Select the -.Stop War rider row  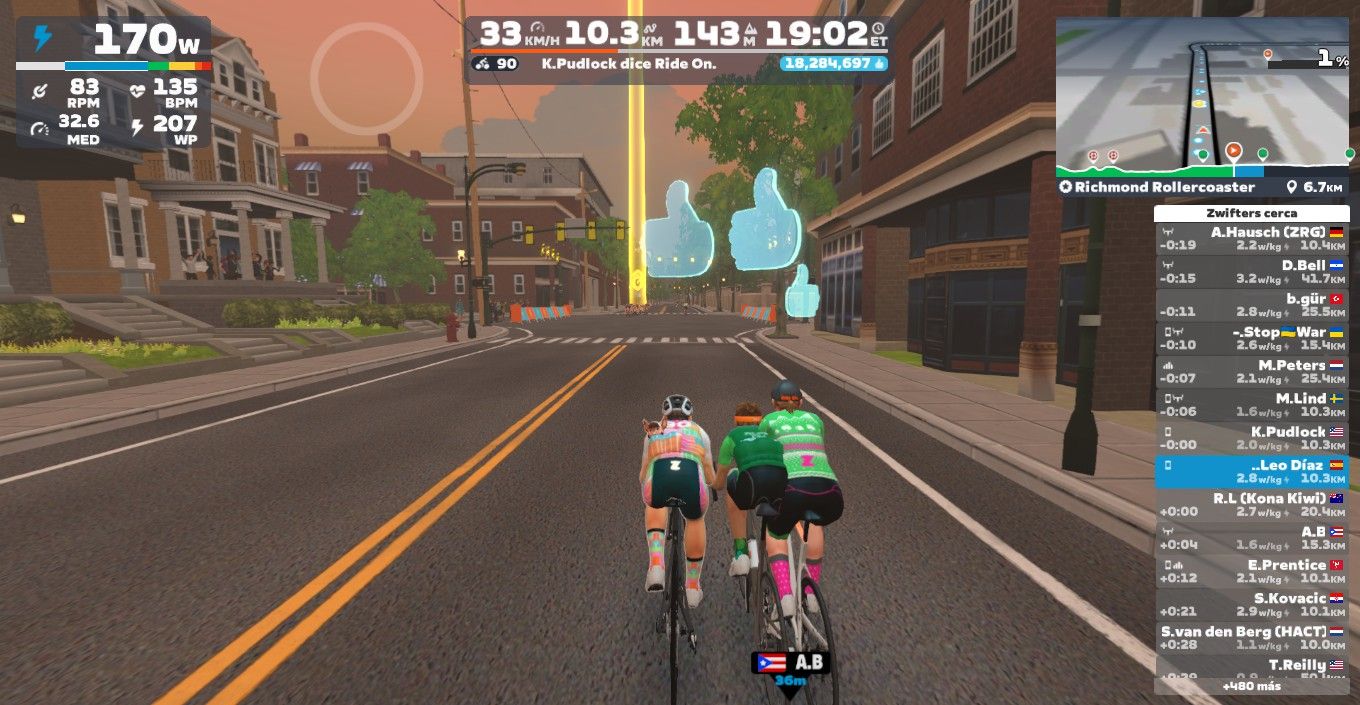point(1251,338)
